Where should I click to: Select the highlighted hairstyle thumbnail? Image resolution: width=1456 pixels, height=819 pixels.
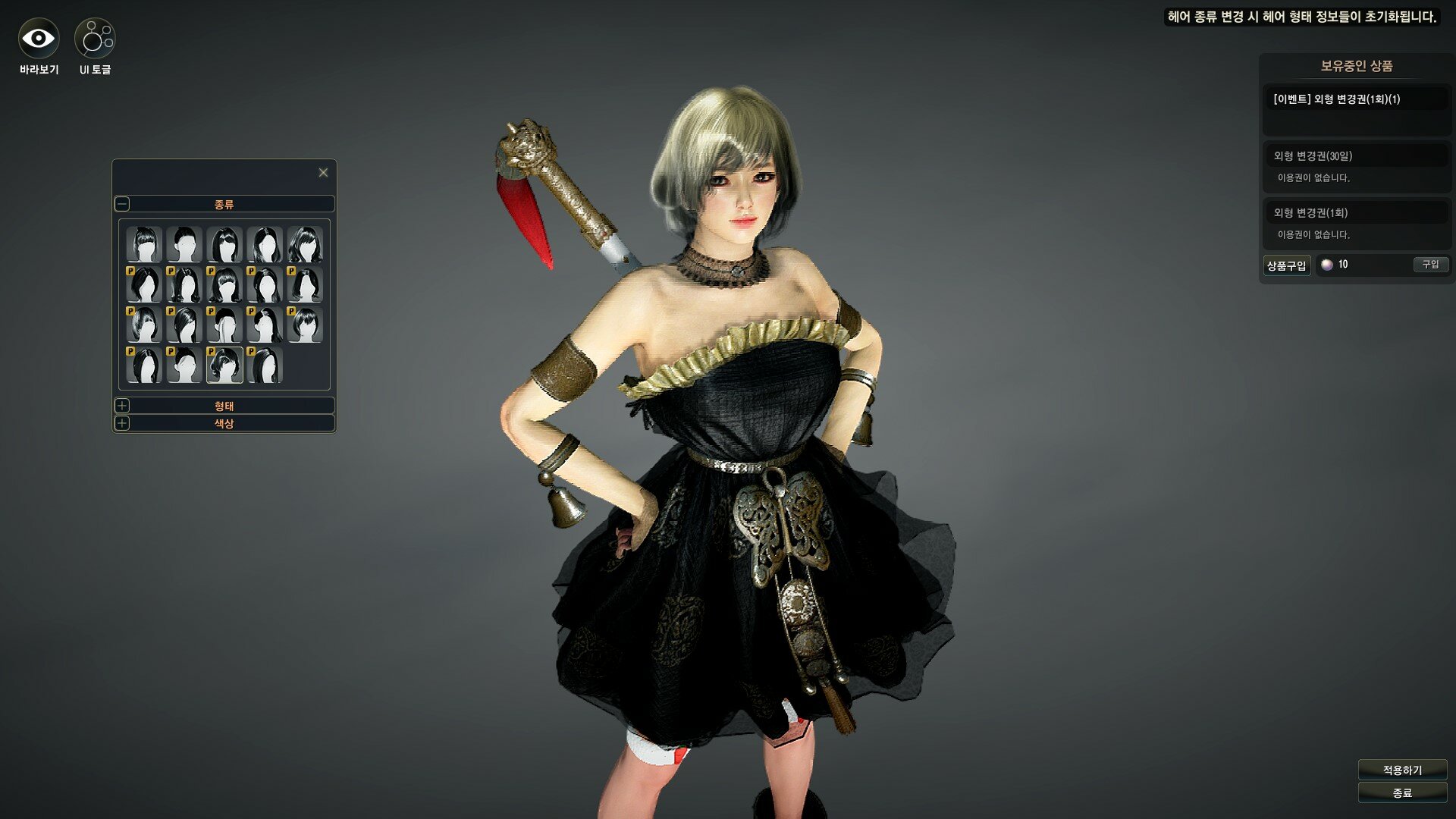[x=224, y=365]
